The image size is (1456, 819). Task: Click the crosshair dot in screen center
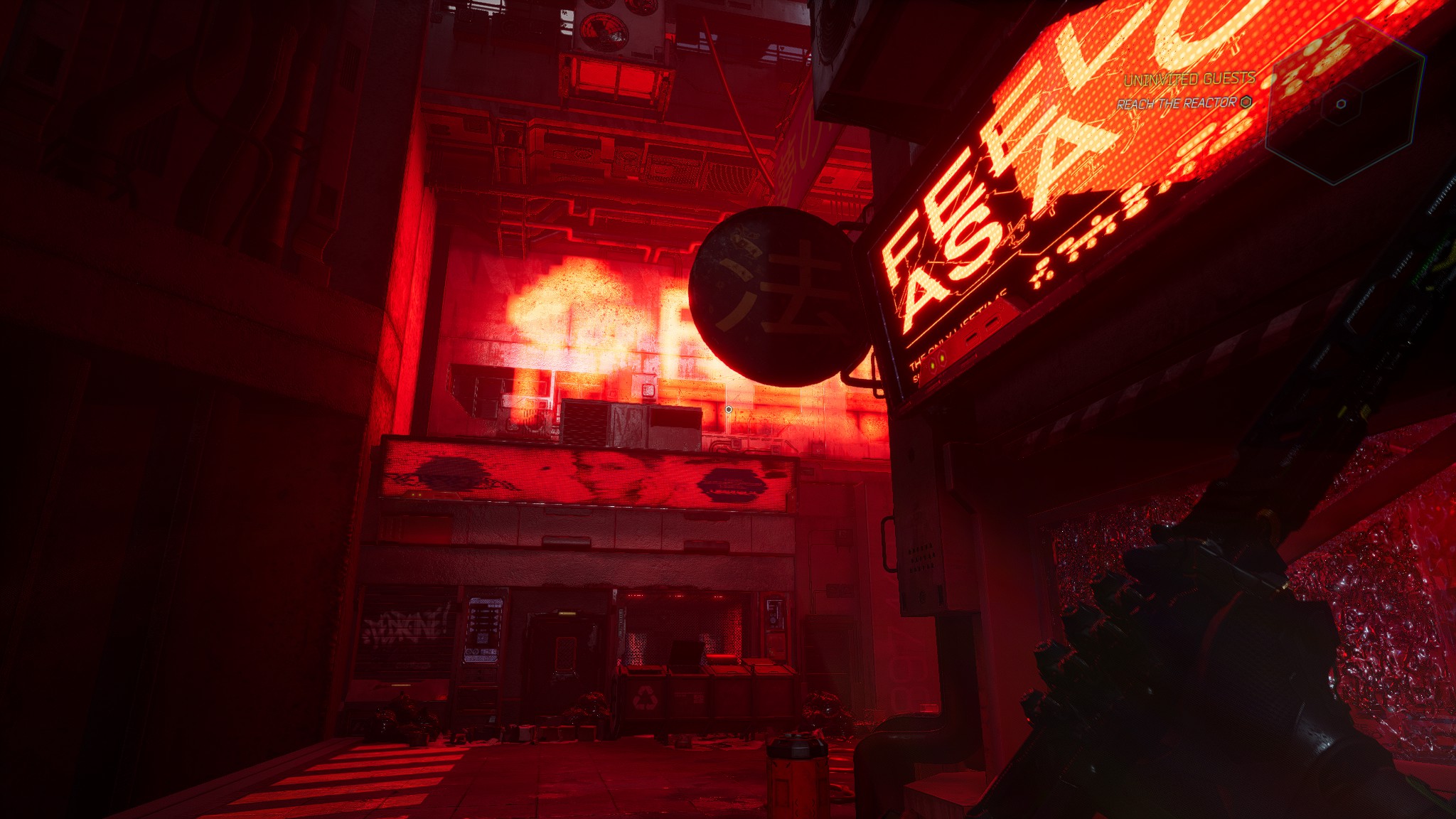[x=729, y=408]
